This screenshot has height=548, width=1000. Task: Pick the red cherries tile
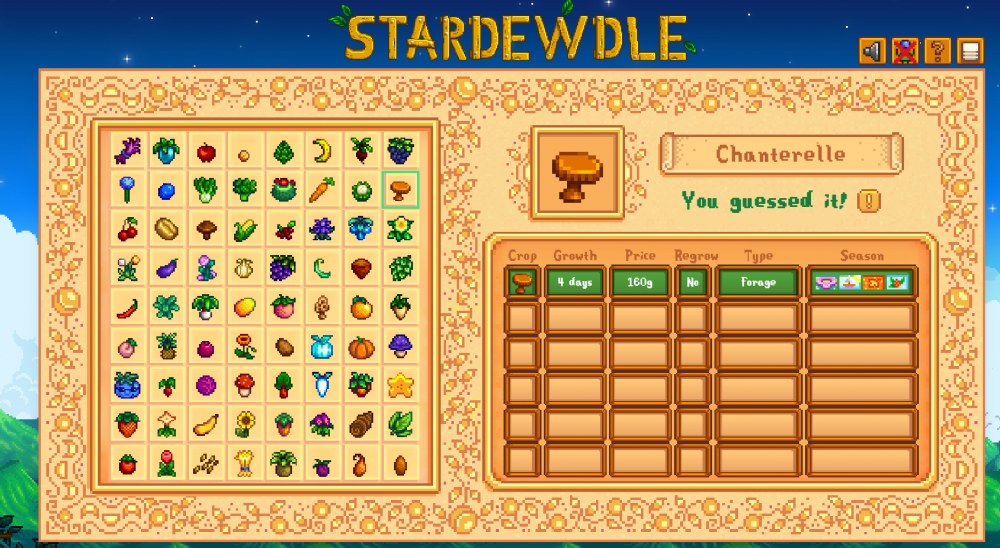[x=127, y=229]
